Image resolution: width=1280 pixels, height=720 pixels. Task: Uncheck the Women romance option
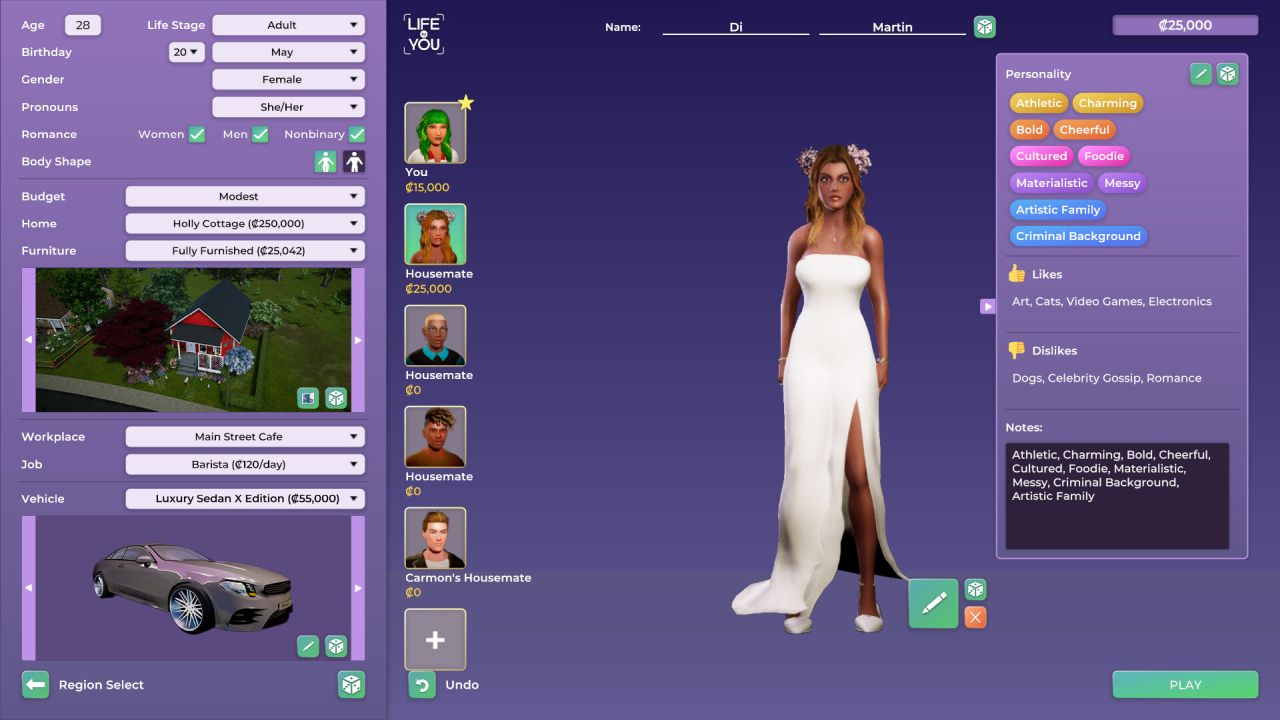click(196, 134)
